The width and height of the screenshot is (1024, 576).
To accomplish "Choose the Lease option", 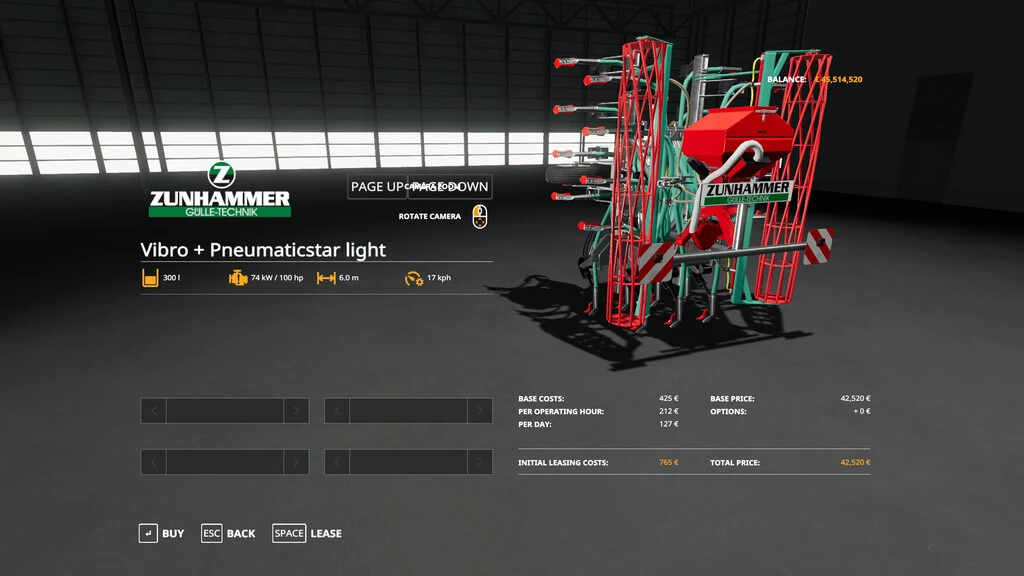I will [x=308, y=533].
